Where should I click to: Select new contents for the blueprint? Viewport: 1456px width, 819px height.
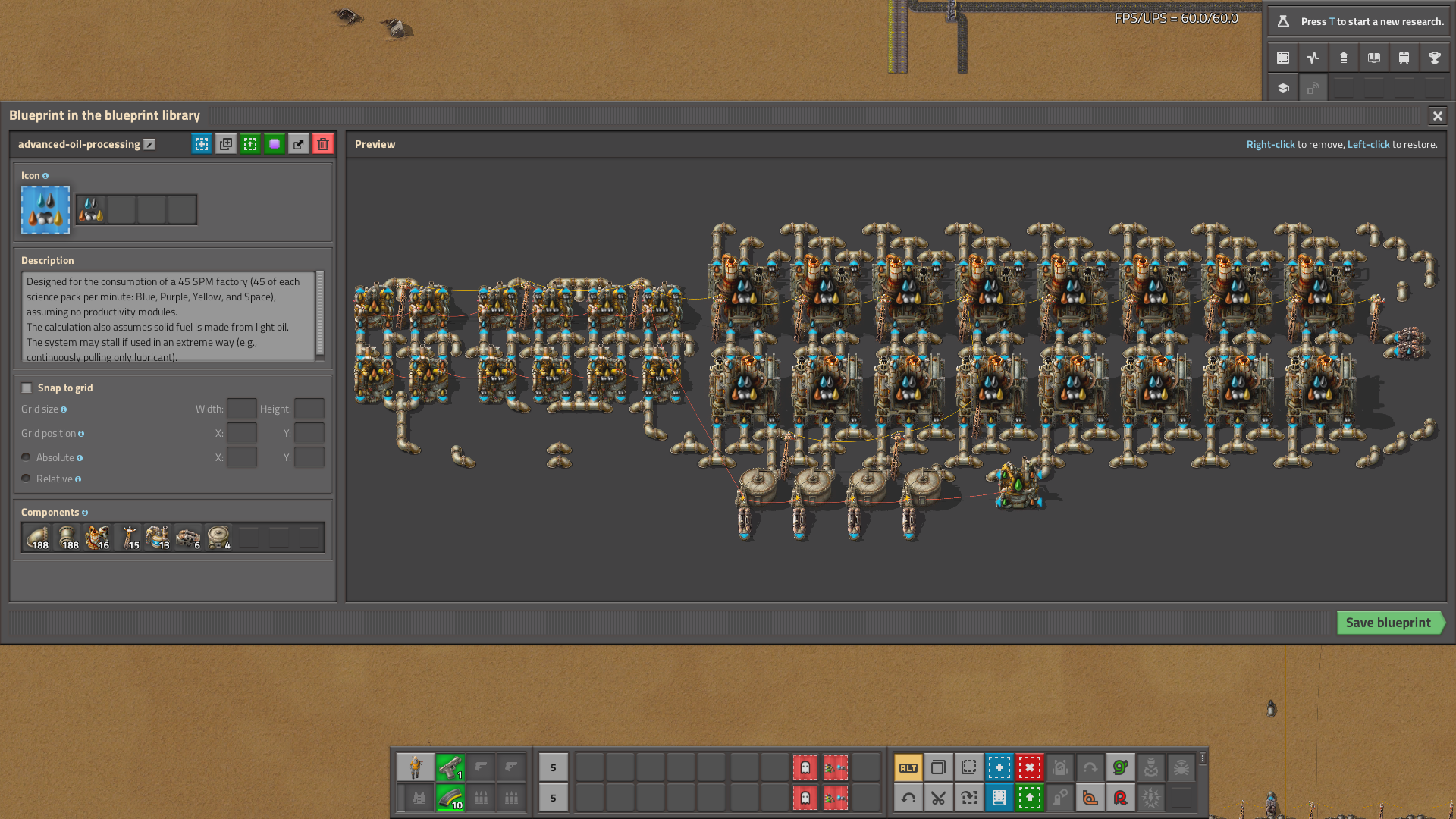click(x=201, y=143)
